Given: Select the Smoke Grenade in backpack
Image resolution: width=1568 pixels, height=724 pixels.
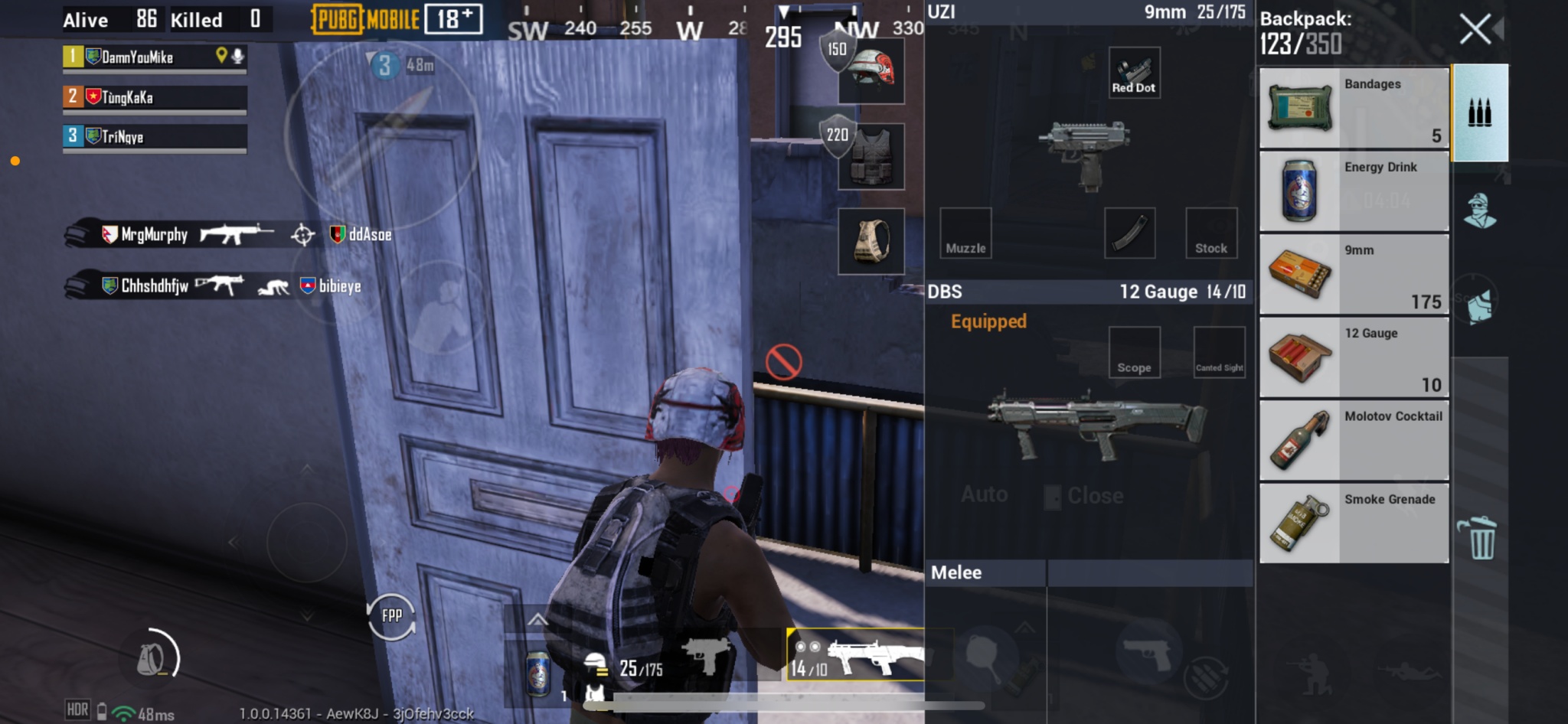Looking at the screenshot, I should pyautogui.click(x=1352, y=521).
